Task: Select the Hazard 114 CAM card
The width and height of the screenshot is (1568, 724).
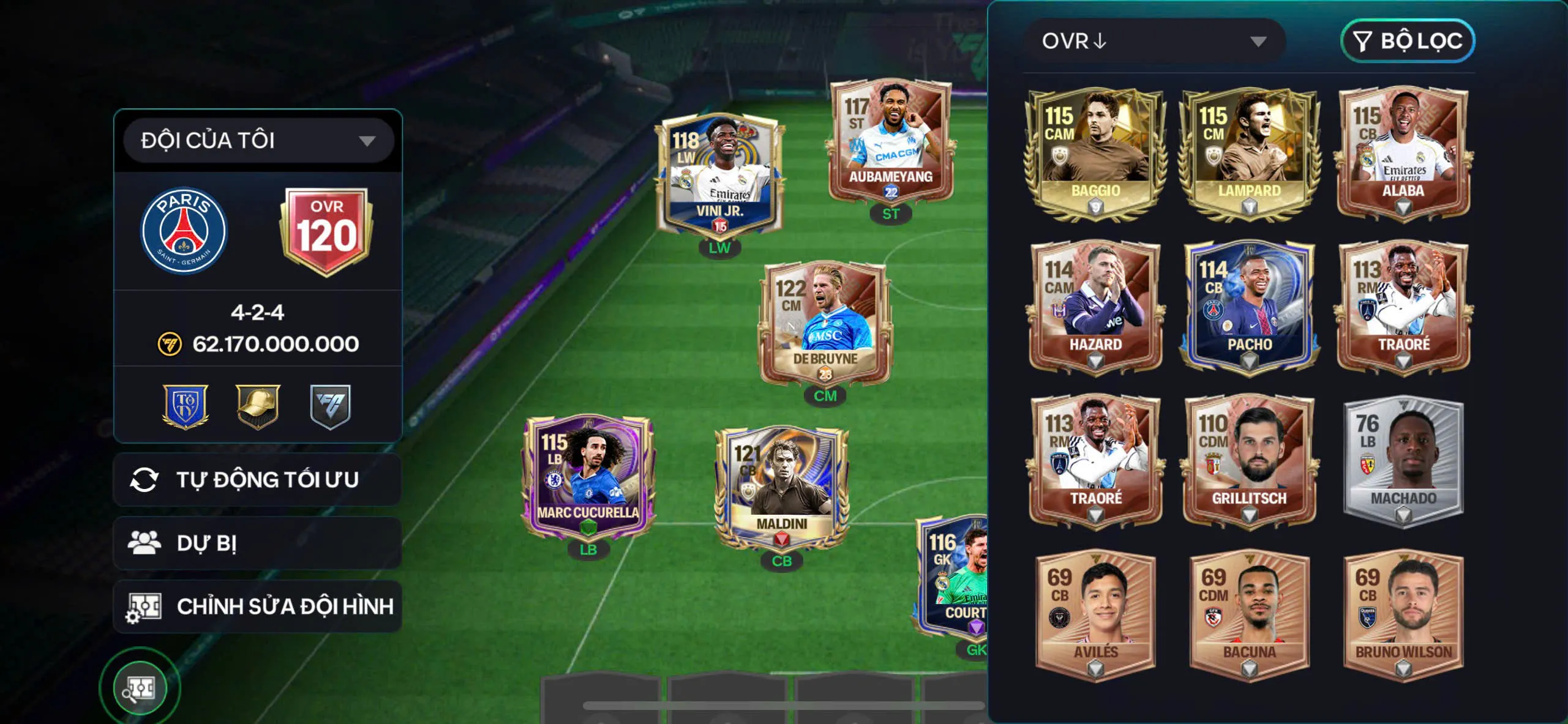Action: (x=1095, y=307)
